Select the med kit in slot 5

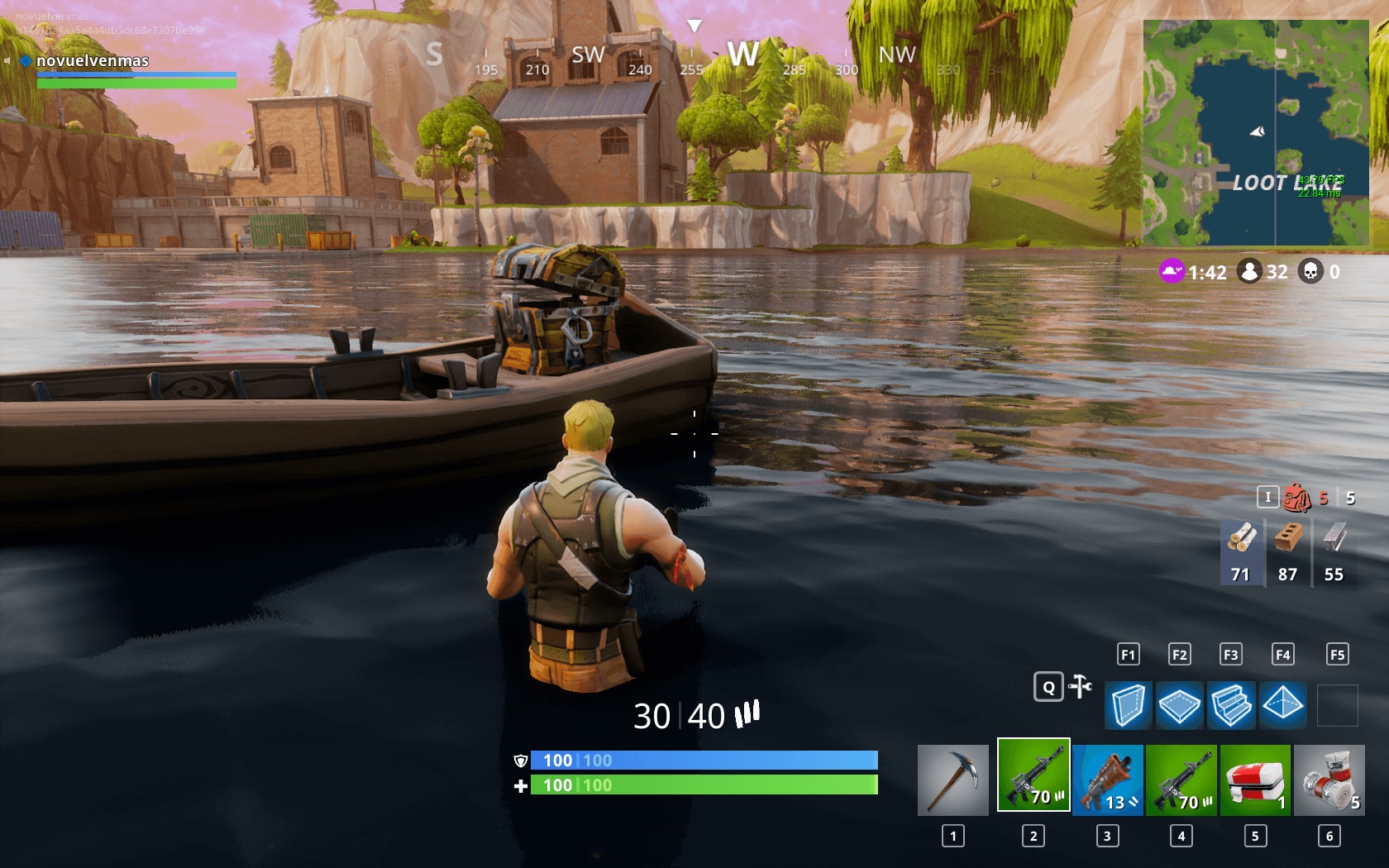coord(1256,780)
